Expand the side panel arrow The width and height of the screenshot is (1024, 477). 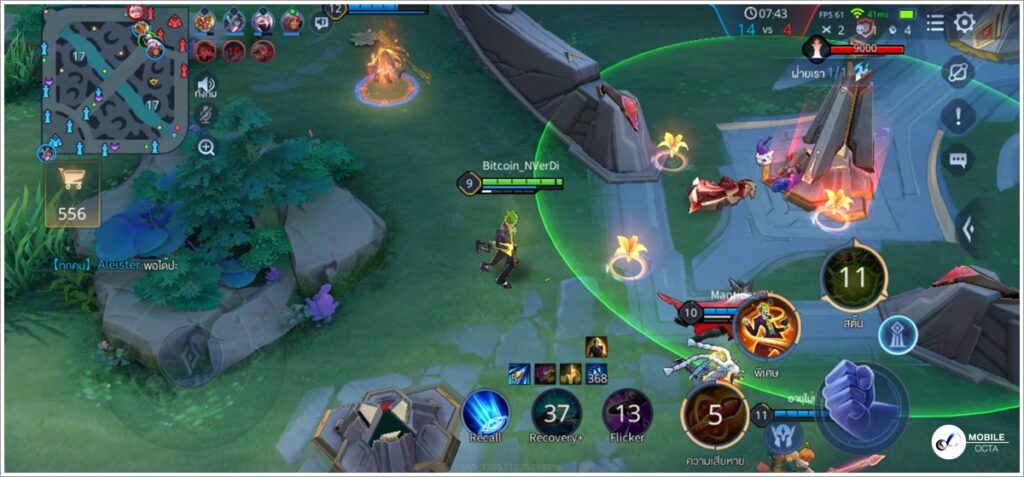click(968, 229)
